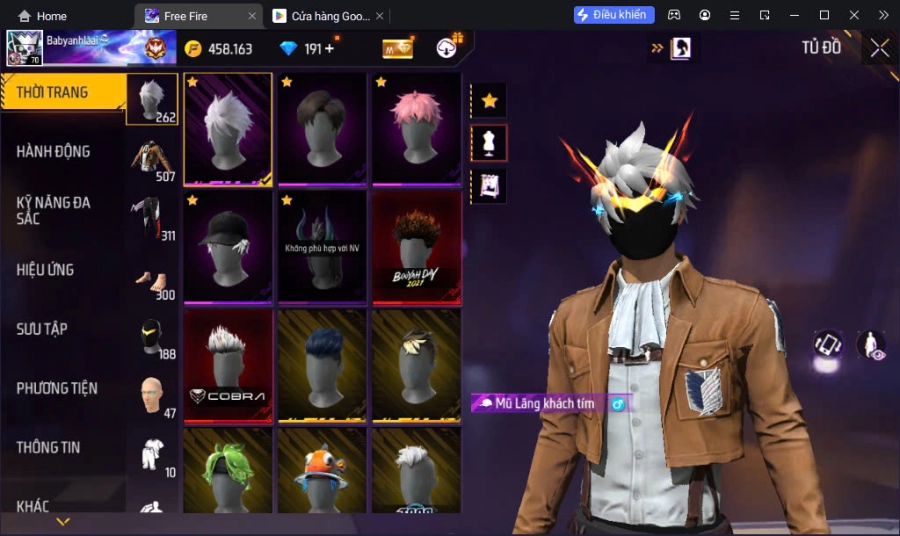Switch to the Cửa hàng Google Play tab

[320, 16]
